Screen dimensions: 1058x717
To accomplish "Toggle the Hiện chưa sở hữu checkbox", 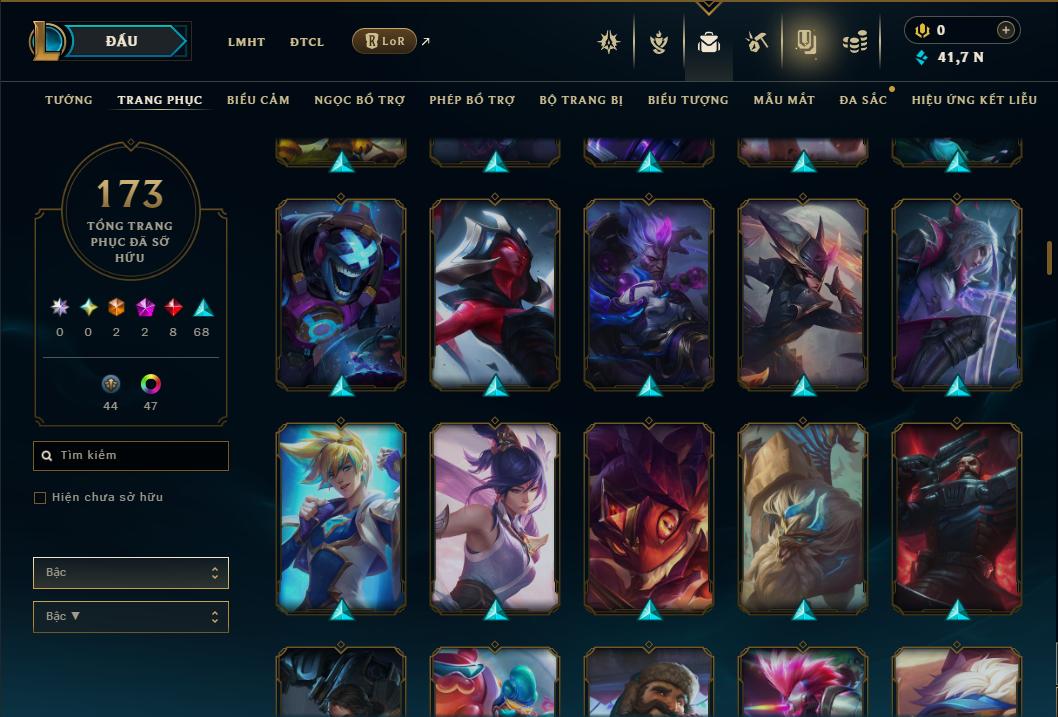I will [40, 498].
